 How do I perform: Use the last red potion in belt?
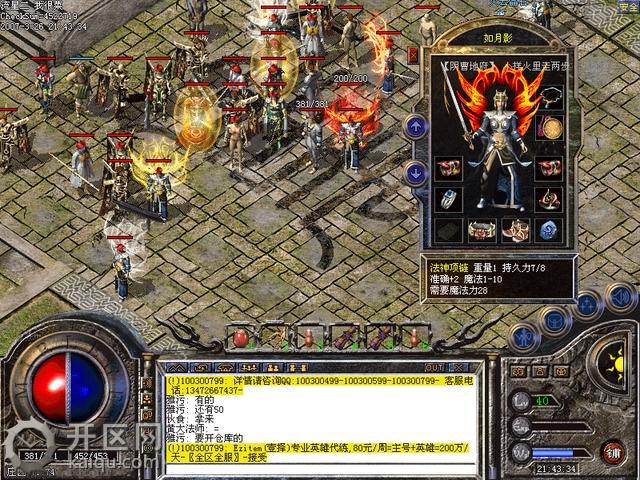pyautogui.click(x=414, y=337)
